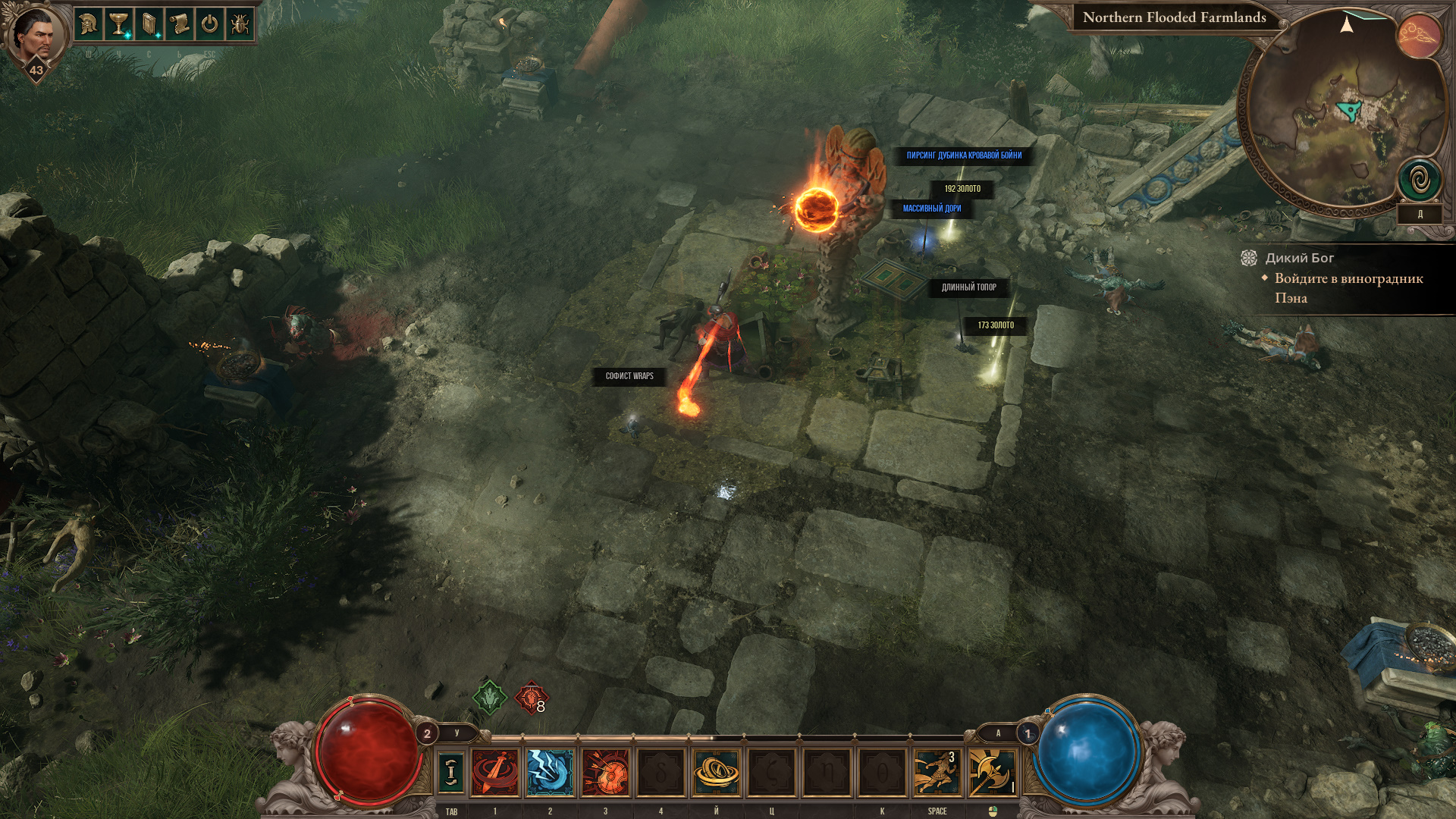The width and height of the screenshot is (1456, 819).
Task: Open the beetle bug report icon
Action: click(240, 24)
